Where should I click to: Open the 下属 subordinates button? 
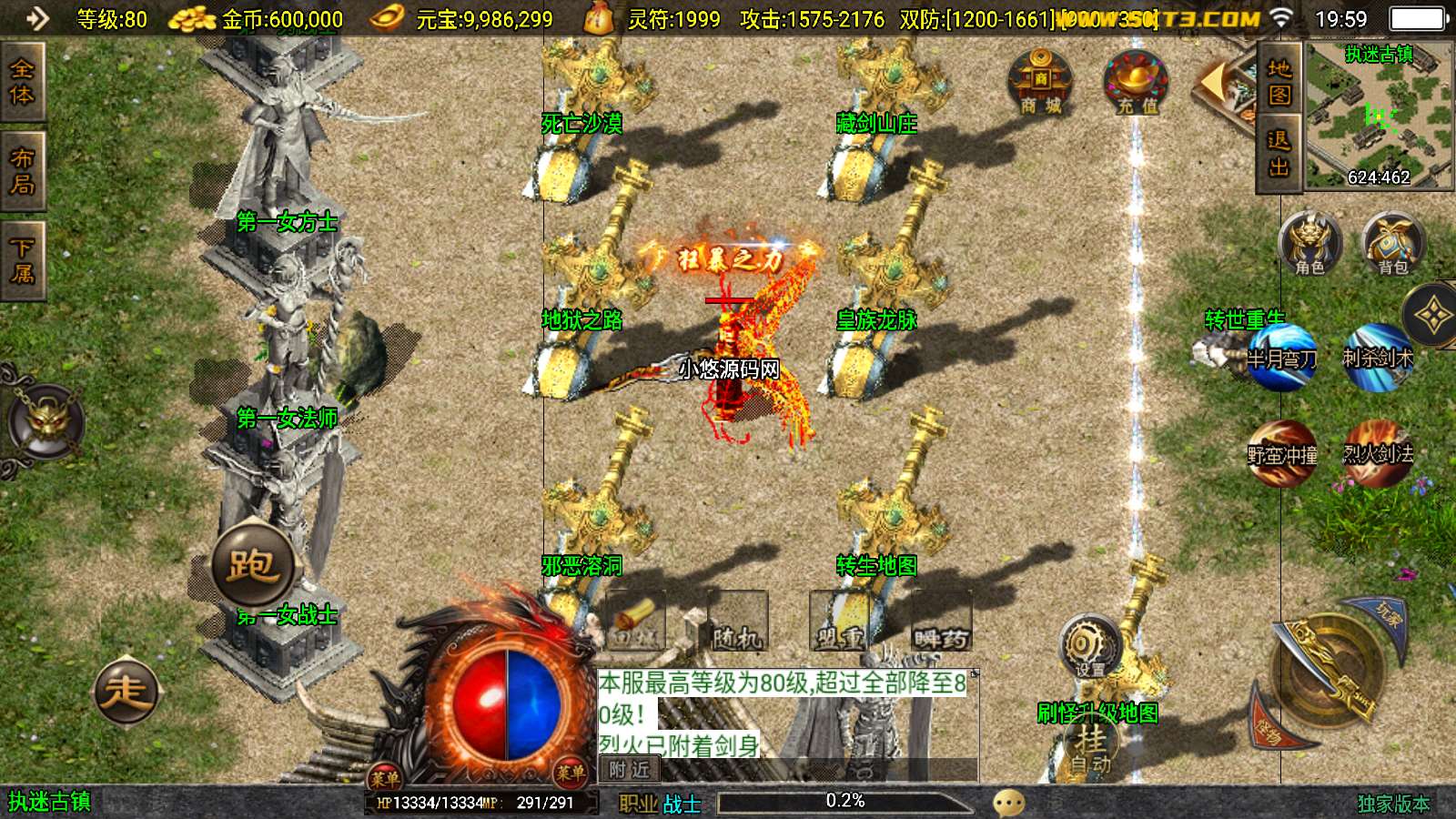(22, 260)
